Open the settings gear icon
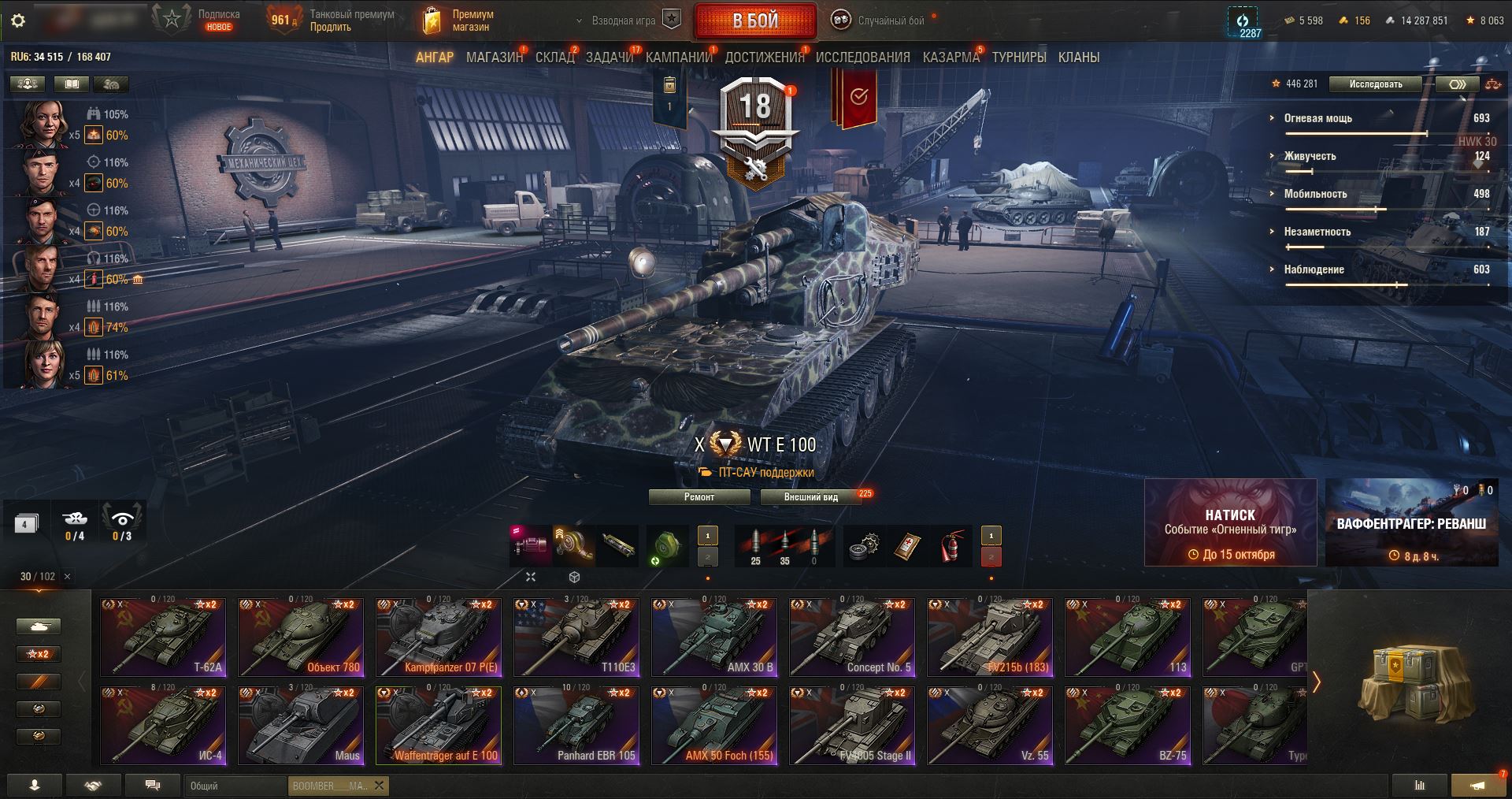This screenshot has width=1512, height=799. (18, 20)
